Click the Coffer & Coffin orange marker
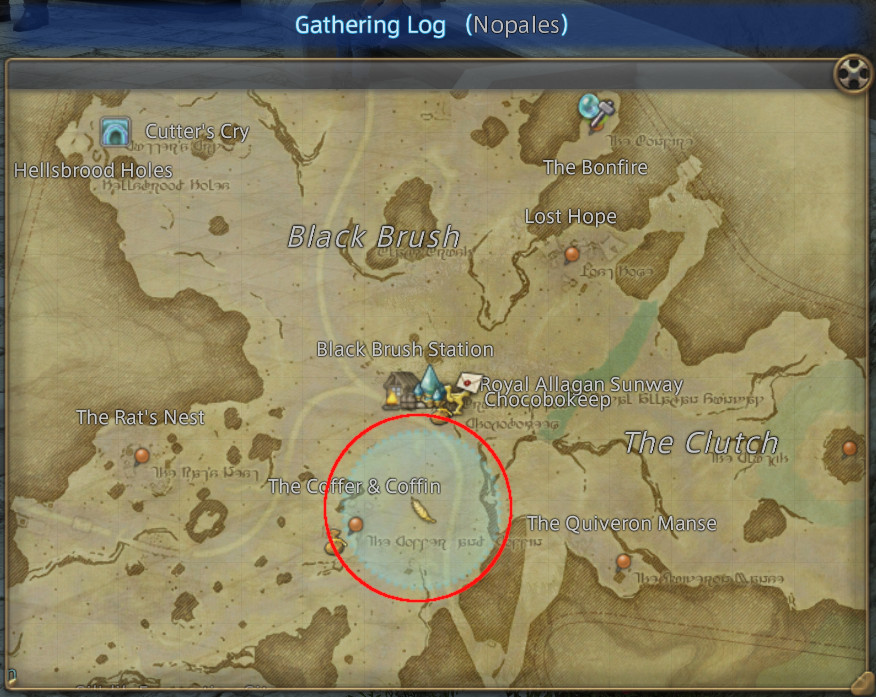Image resolution: width=876 pixels, height=697 pixels. [x=355, y=524]
